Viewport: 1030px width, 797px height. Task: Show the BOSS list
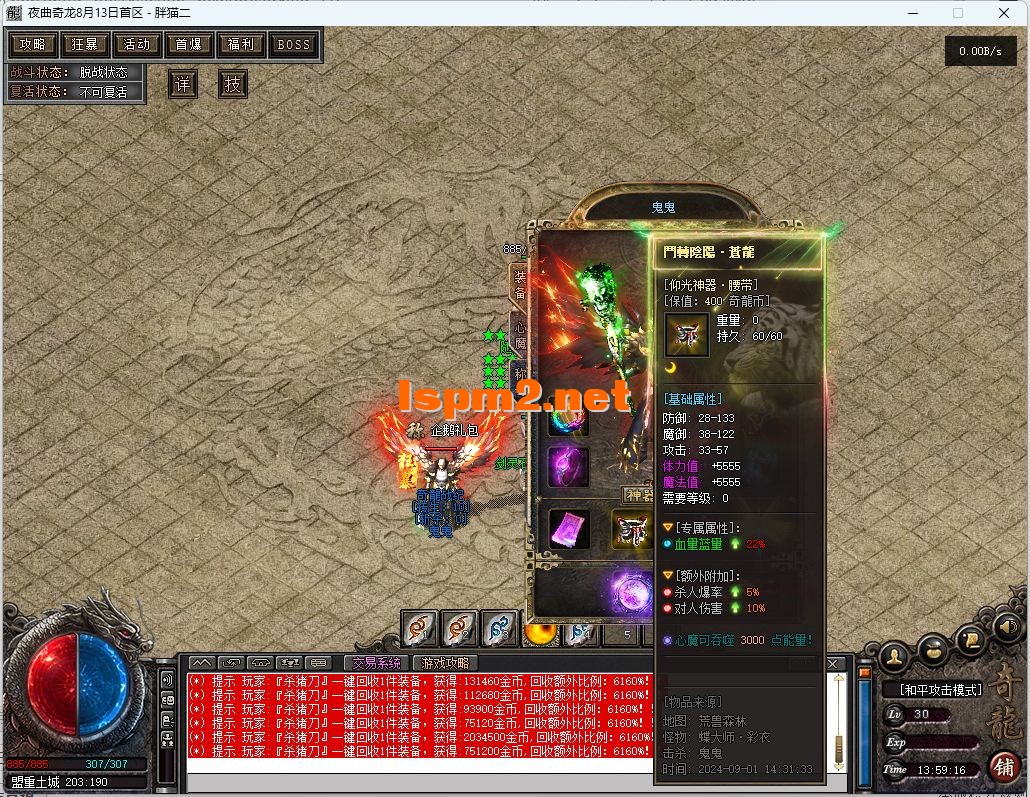[x=293, y=44]
